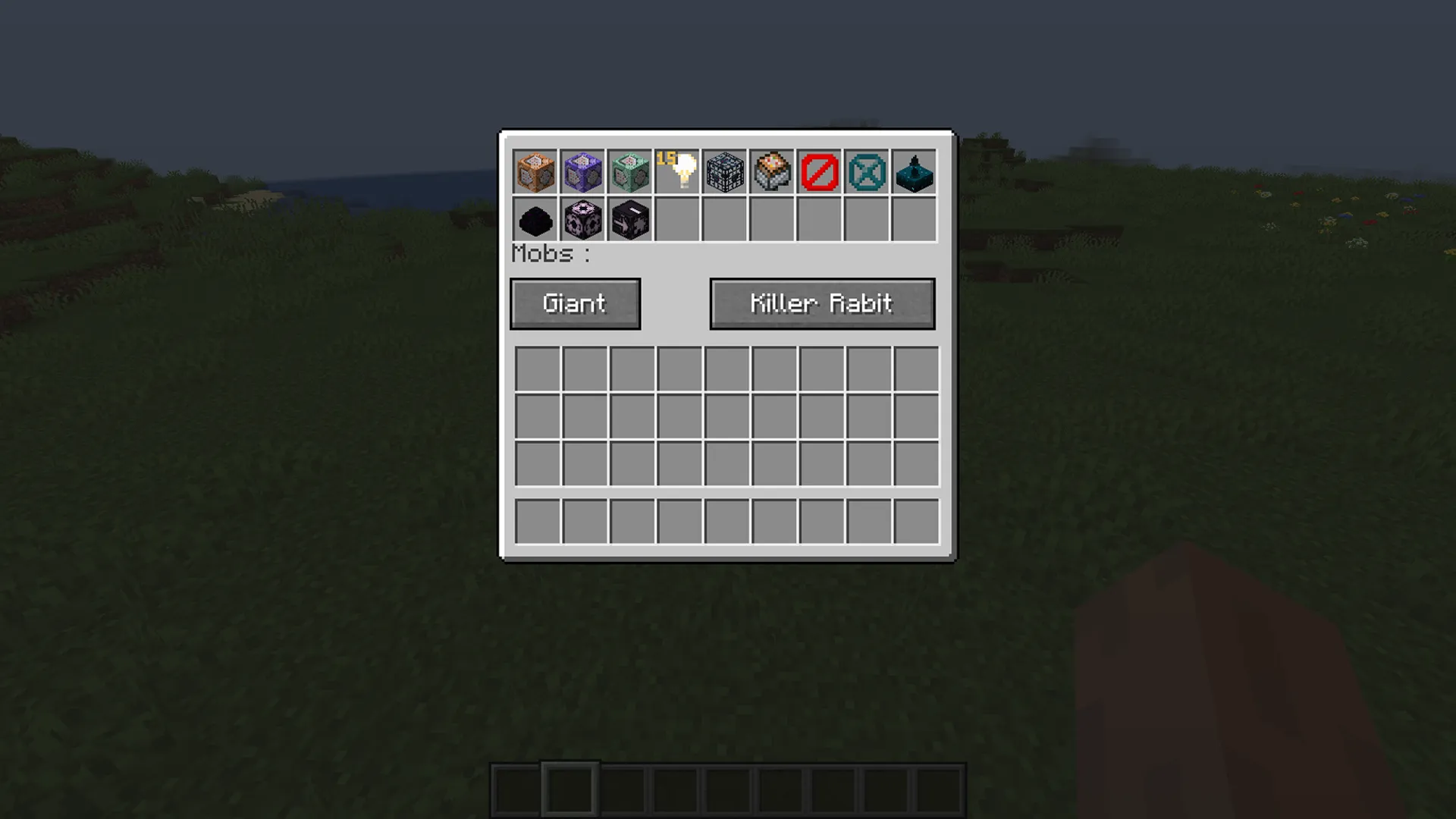Grab the teal structure void item
Screen dimensions: 1456x819
(866, 172)
